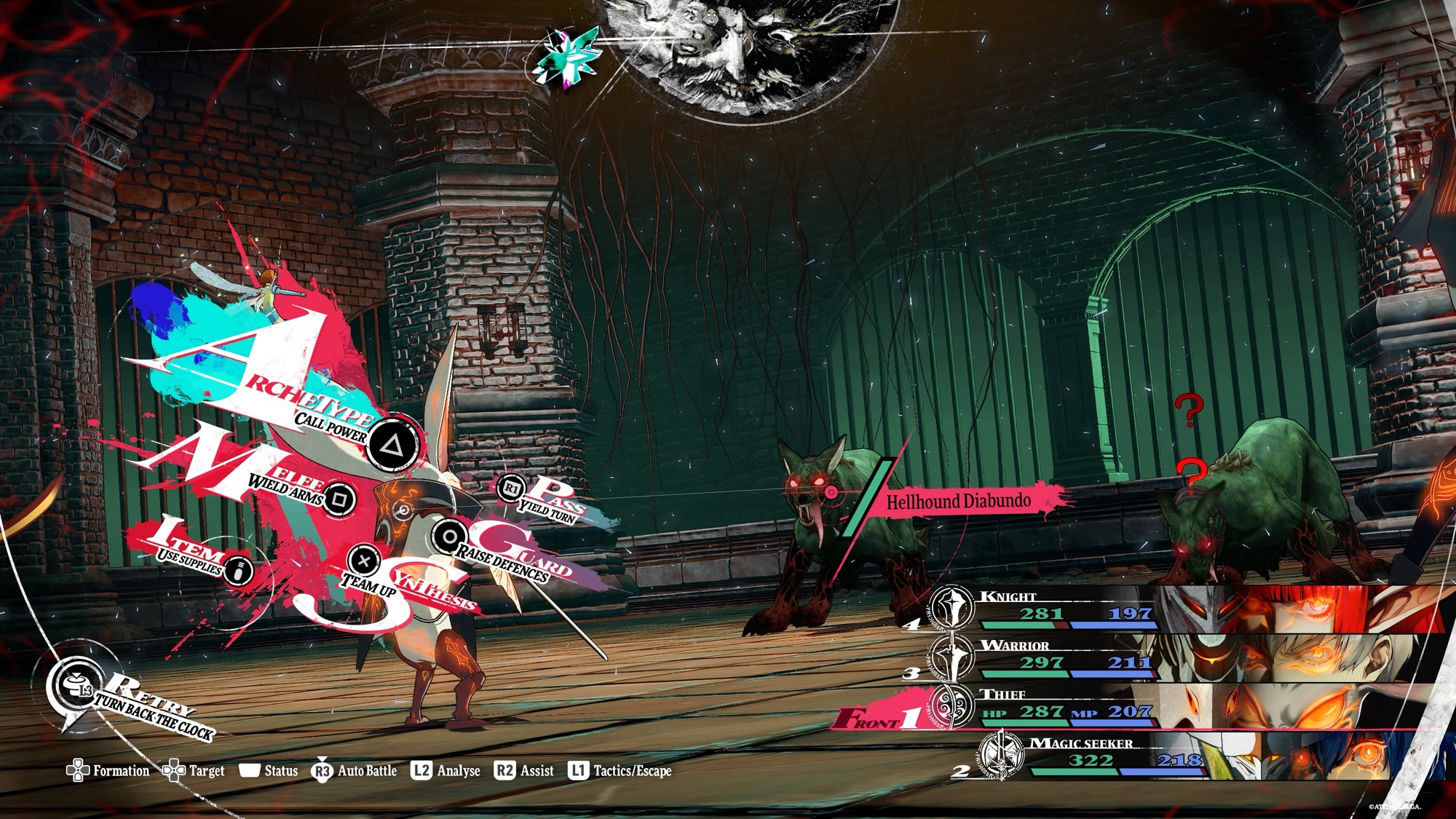
Task: Choose the Synthesis Team Up command
Action: tap(363, 561)
